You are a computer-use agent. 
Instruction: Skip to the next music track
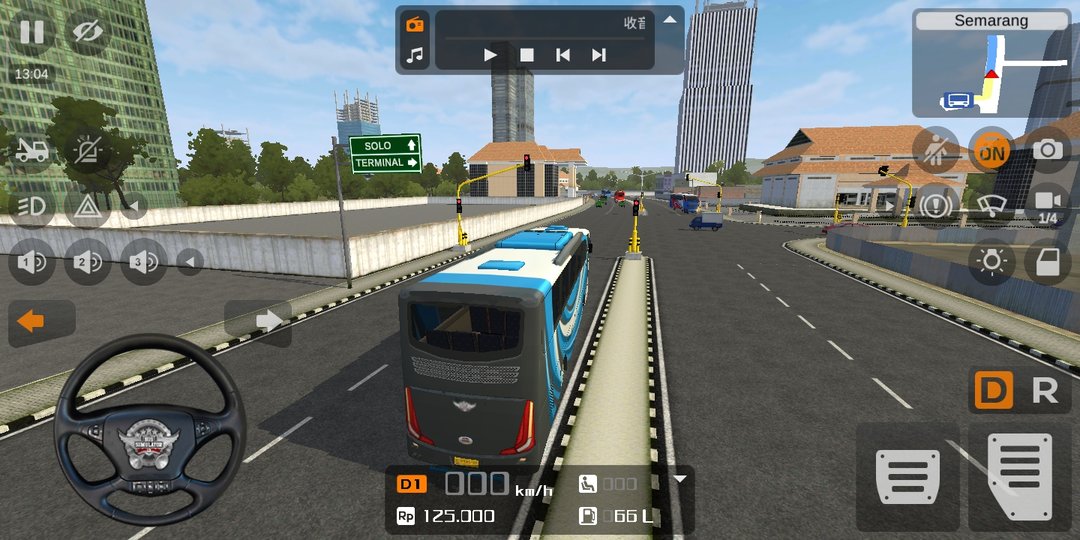[598, 55]
